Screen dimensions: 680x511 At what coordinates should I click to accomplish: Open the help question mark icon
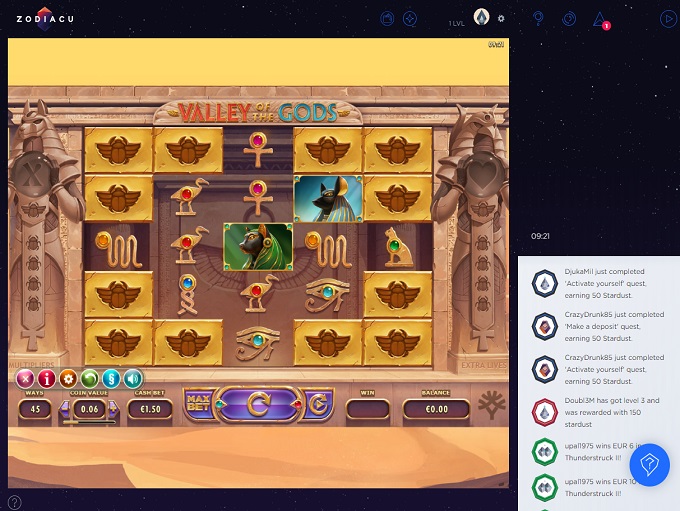[x=14, y=502]
